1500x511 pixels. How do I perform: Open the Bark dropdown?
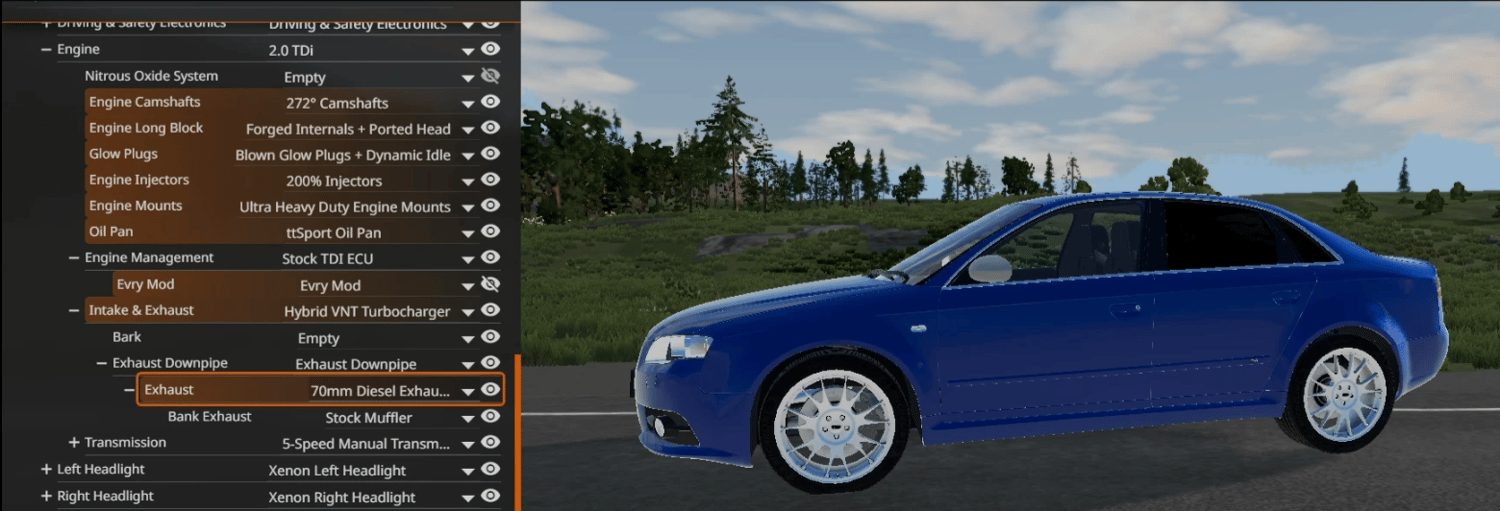click(x=467, y=339)
